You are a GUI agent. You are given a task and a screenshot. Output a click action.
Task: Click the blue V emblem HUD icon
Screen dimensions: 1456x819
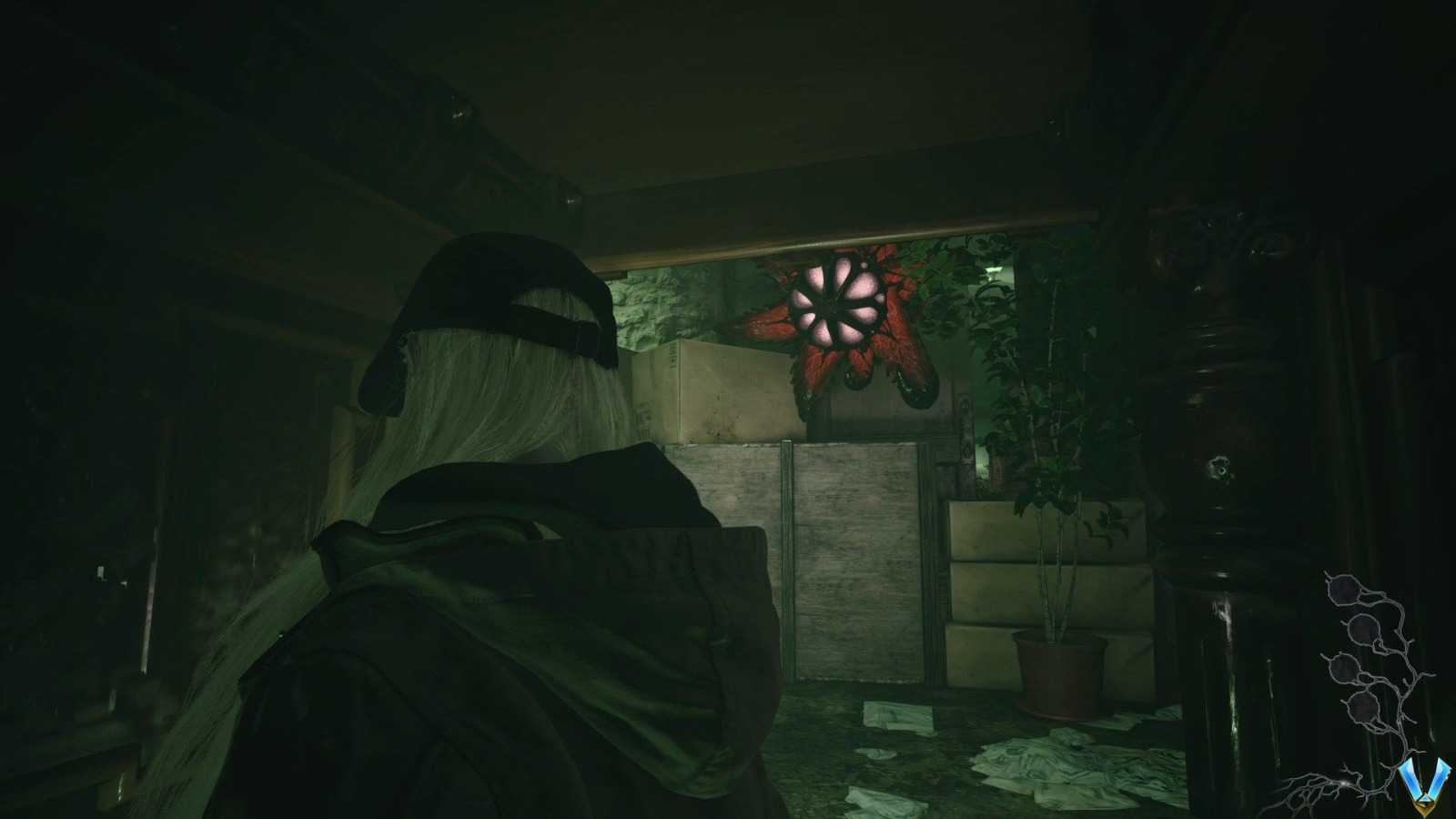(1424, 778)
